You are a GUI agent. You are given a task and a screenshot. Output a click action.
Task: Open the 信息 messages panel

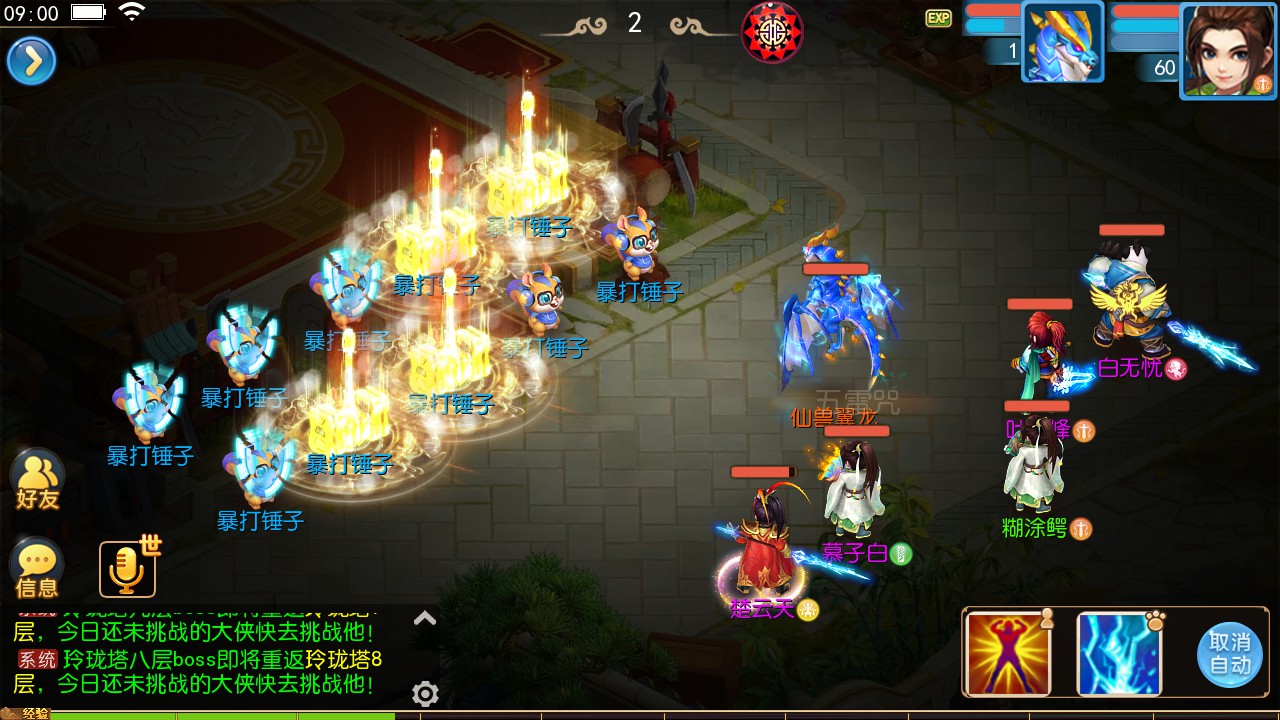click(x=37, y=570)
